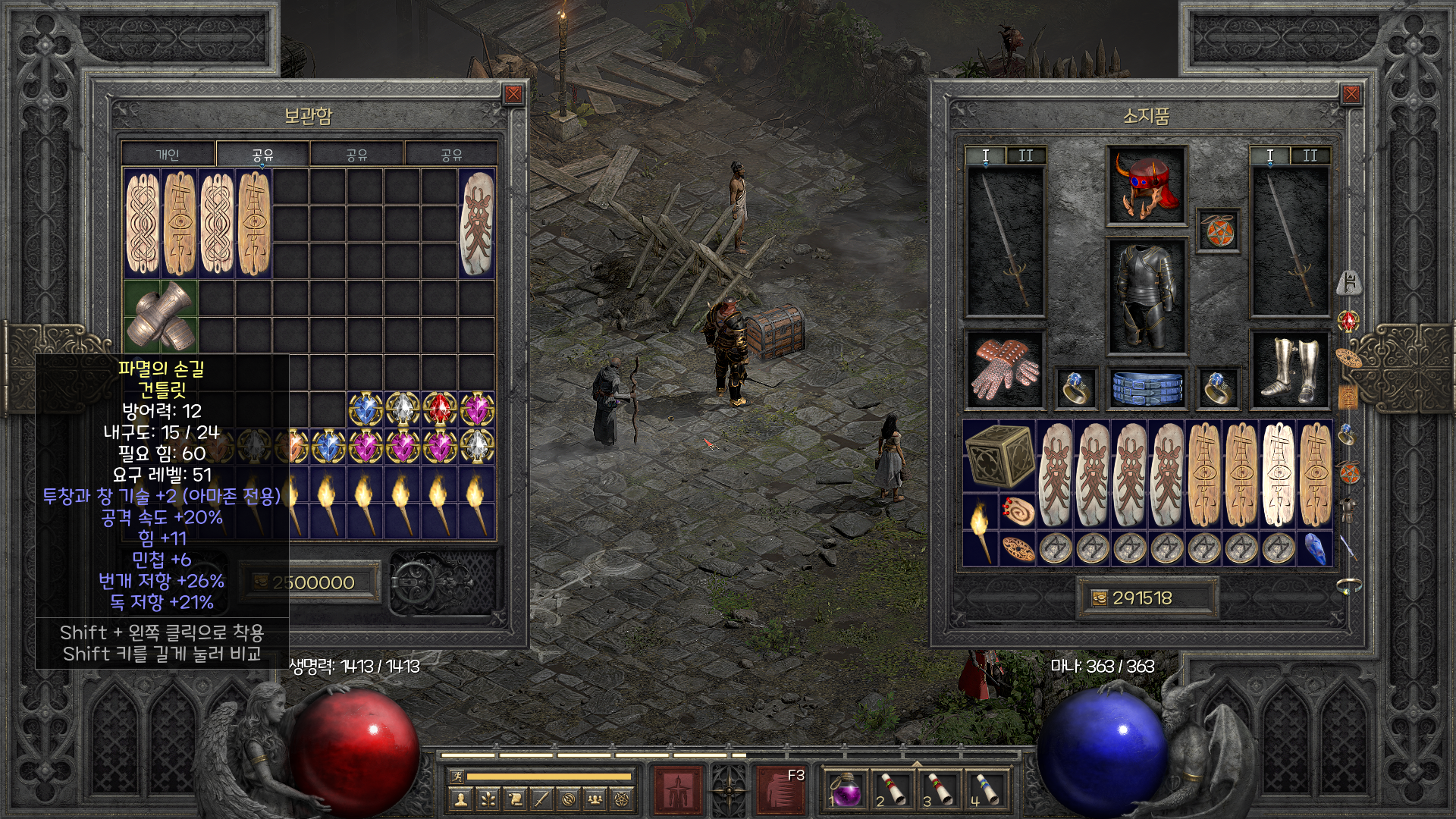Click the inventory gold button

(x=1099, y=598)
